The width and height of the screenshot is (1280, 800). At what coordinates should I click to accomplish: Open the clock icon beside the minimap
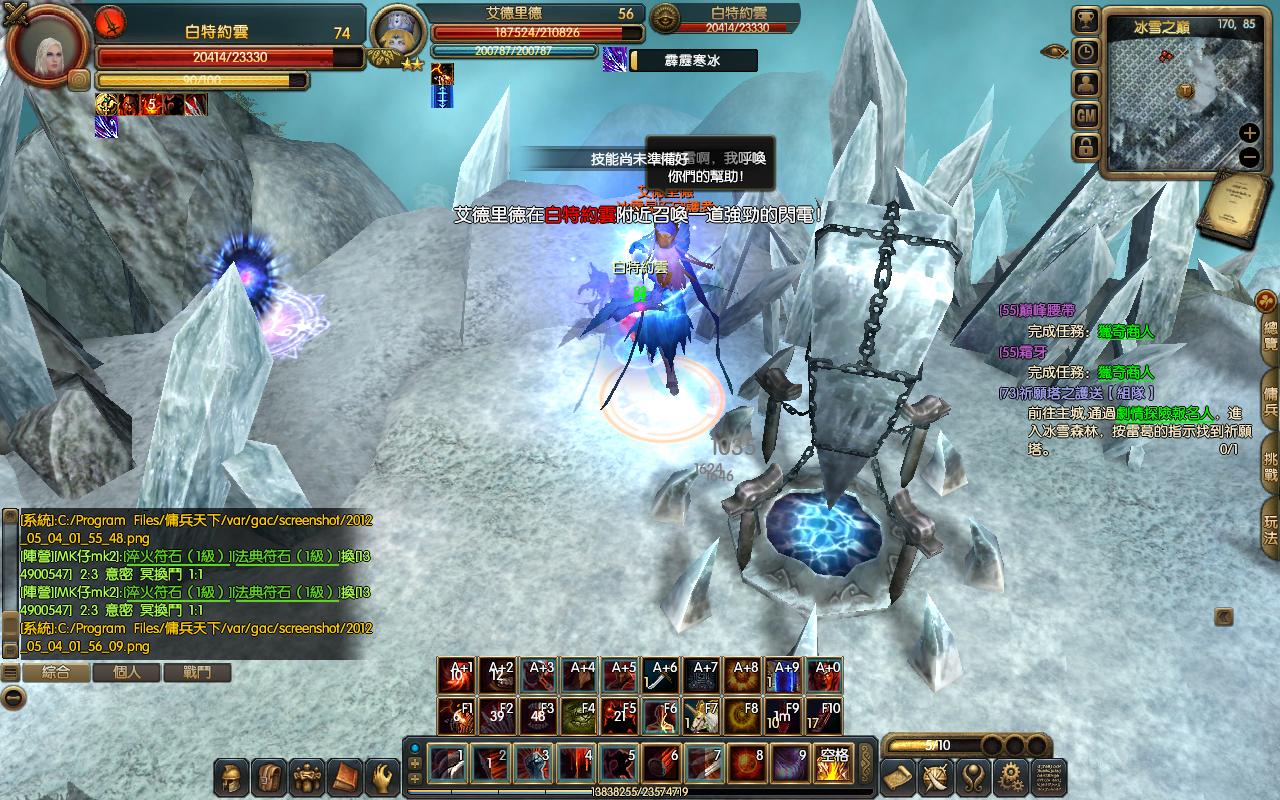tap(1086, 52)
